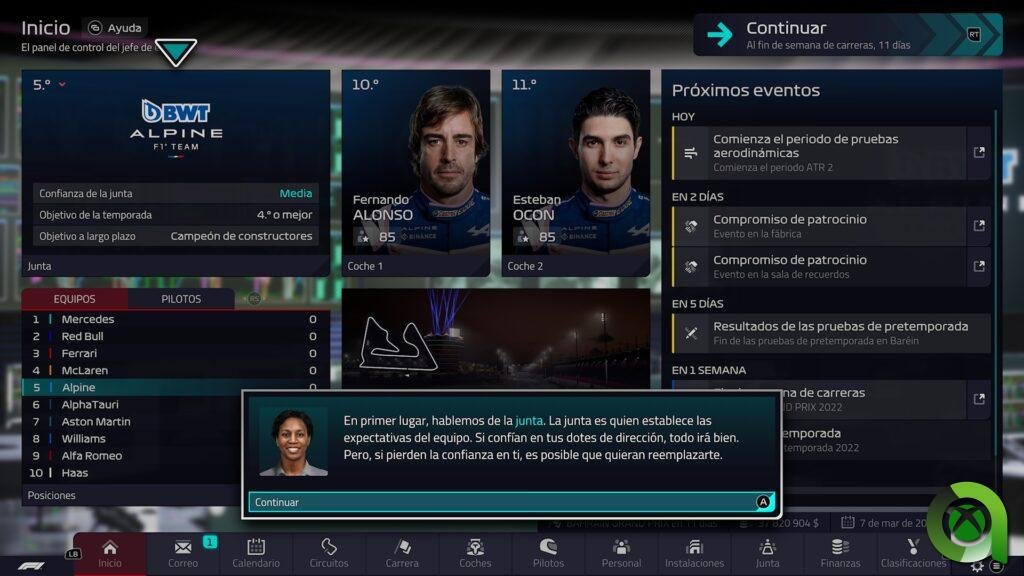Select the aerodynamic testing period event

tap(831, 153)
